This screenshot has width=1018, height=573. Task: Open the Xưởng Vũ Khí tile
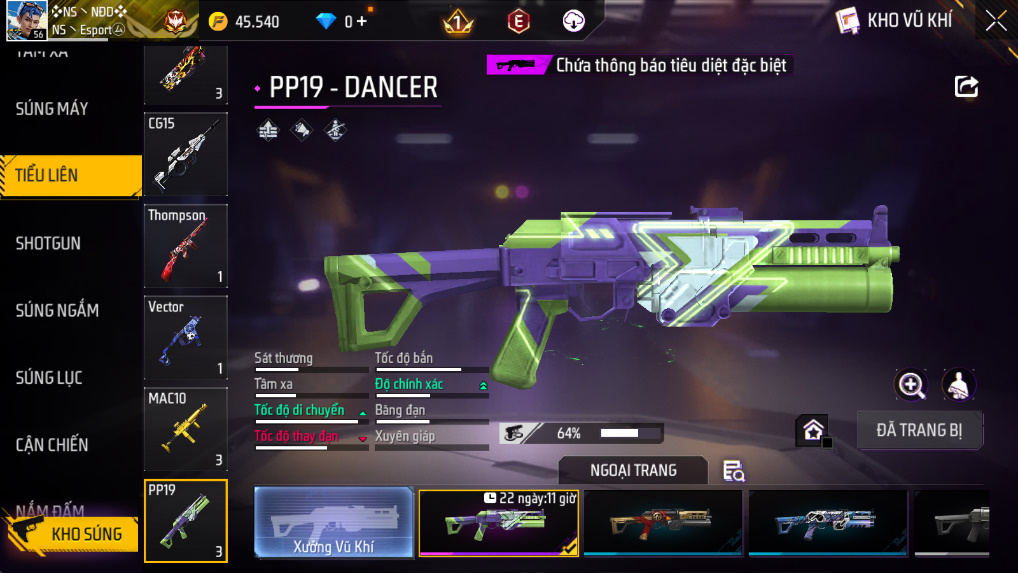tap(333, 522)
